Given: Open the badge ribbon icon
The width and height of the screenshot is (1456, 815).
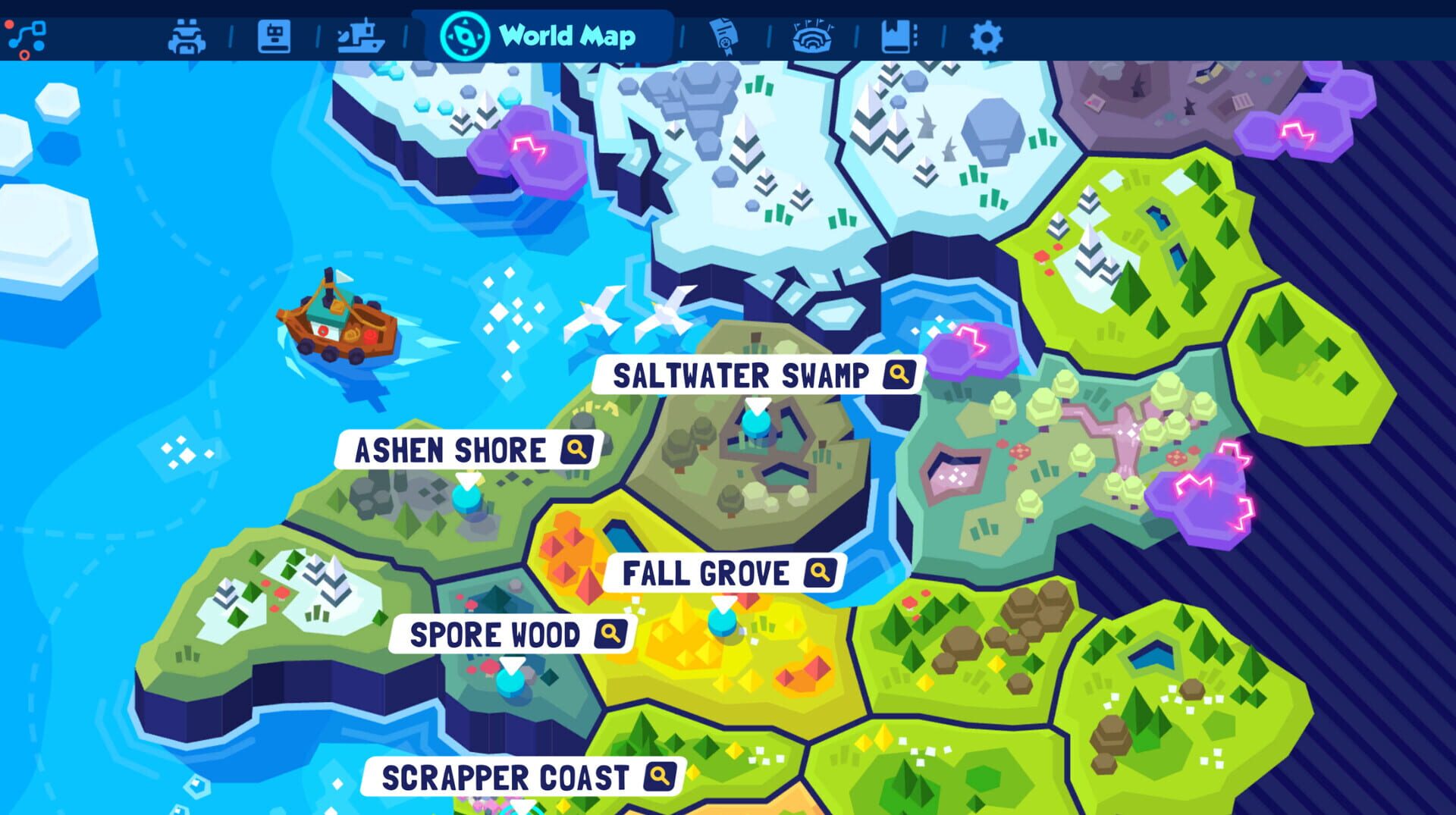Looking at the screenshot, I should click(724, 36).
